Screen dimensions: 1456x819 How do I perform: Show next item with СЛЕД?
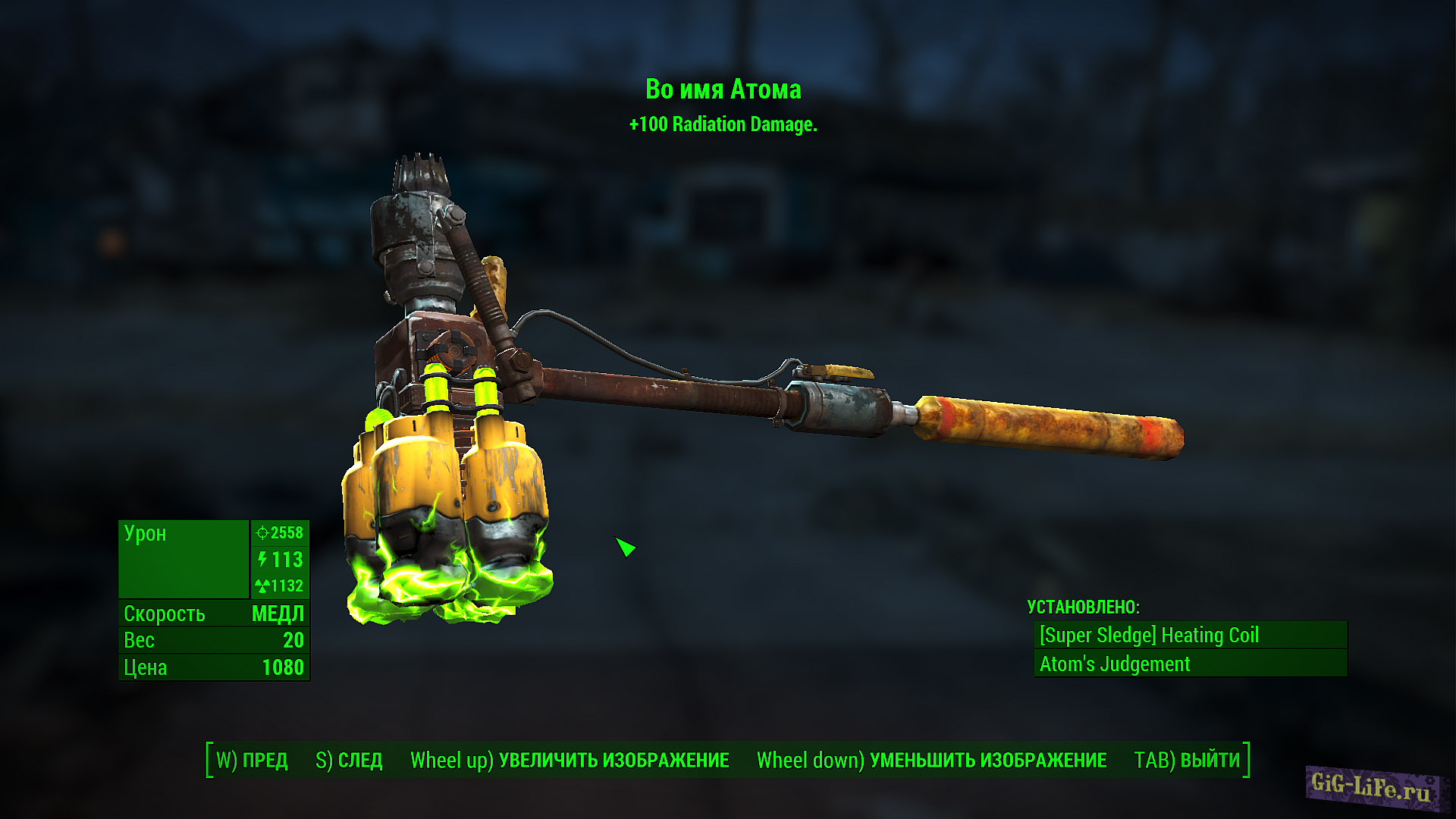point(350,760)
